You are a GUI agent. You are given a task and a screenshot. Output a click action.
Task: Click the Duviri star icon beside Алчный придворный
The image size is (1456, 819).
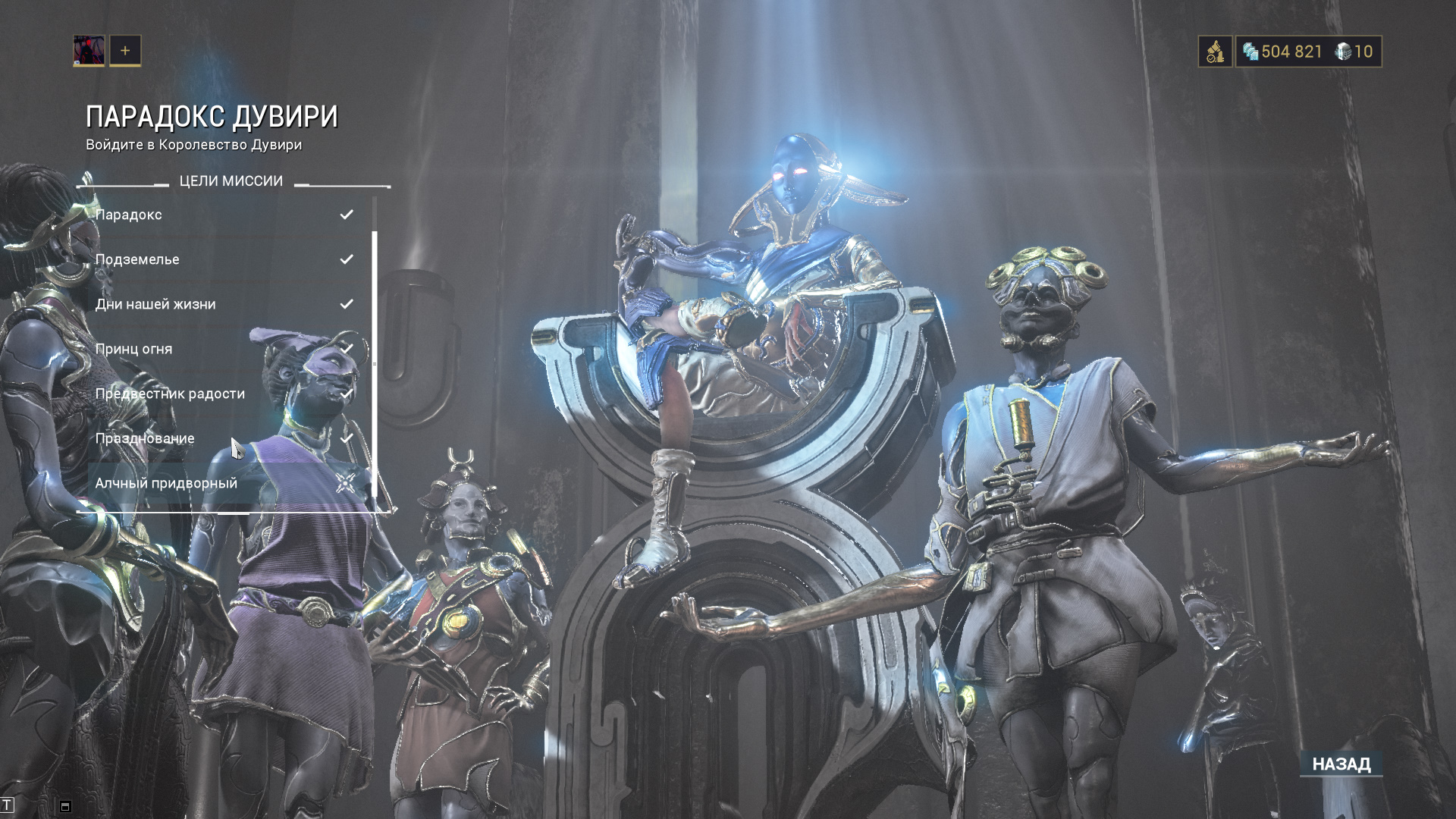click(346, 482)
